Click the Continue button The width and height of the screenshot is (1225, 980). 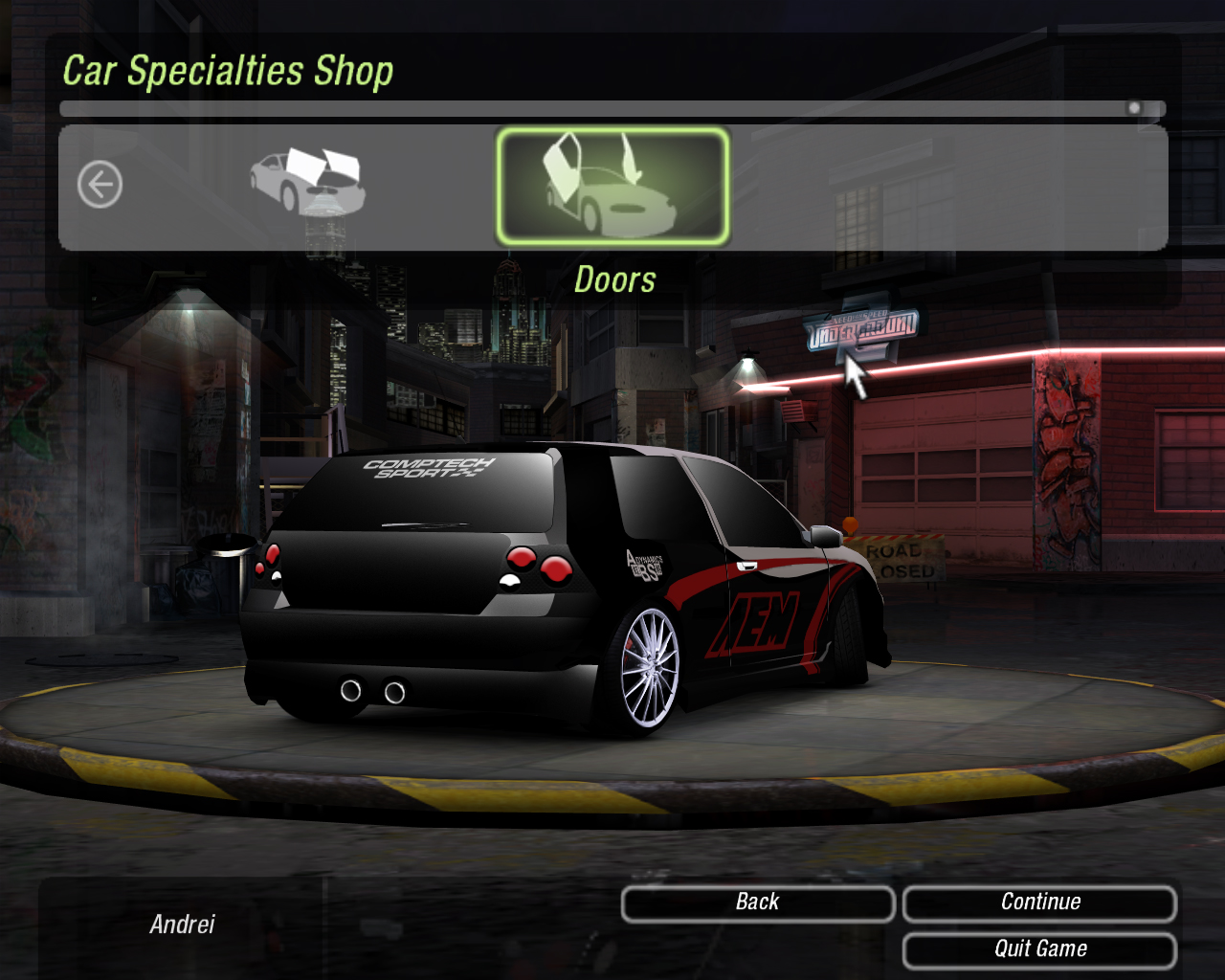point(1039,902)
